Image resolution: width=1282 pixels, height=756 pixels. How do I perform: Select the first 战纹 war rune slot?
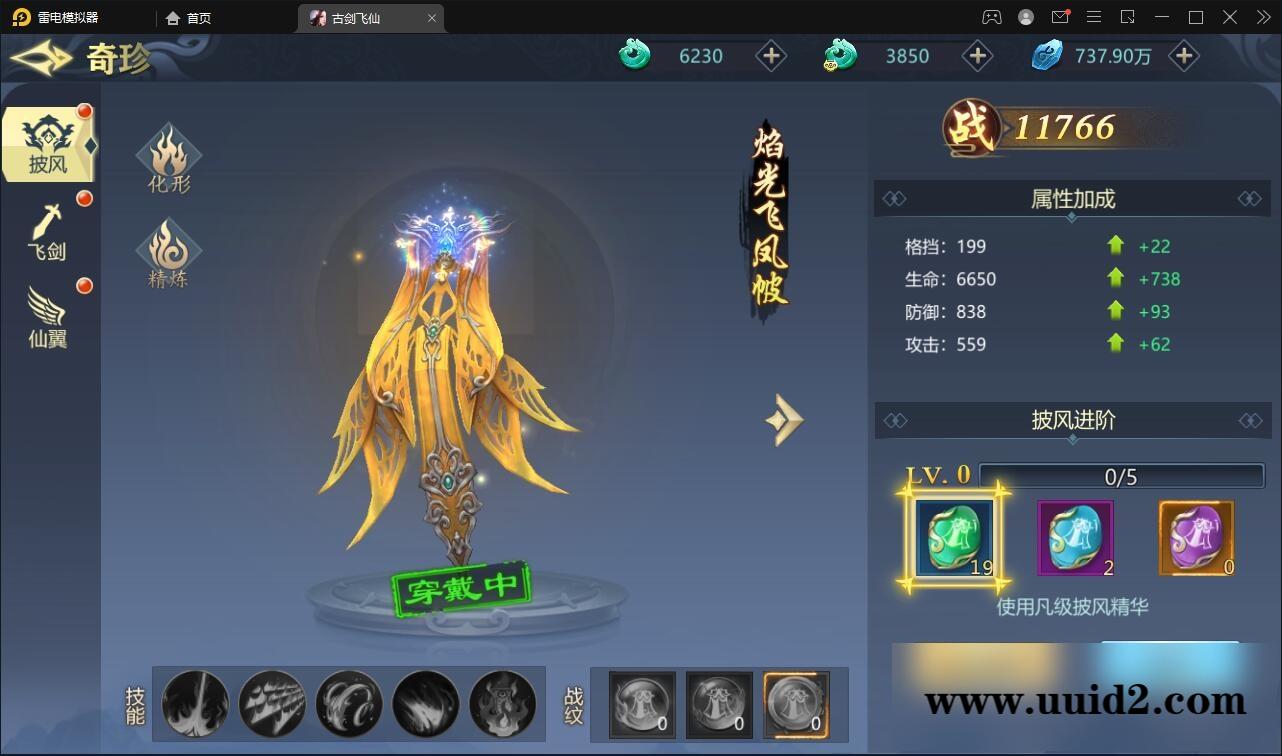tap(641, 704)
